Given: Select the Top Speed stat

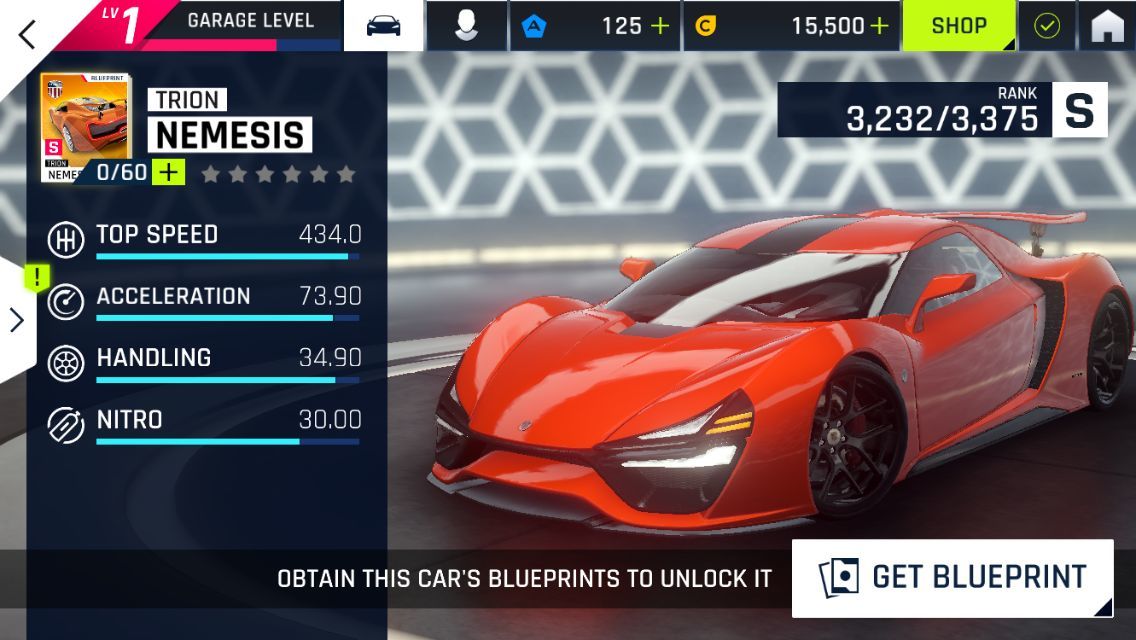Looking at the screenshot, I should pos(204,240).
